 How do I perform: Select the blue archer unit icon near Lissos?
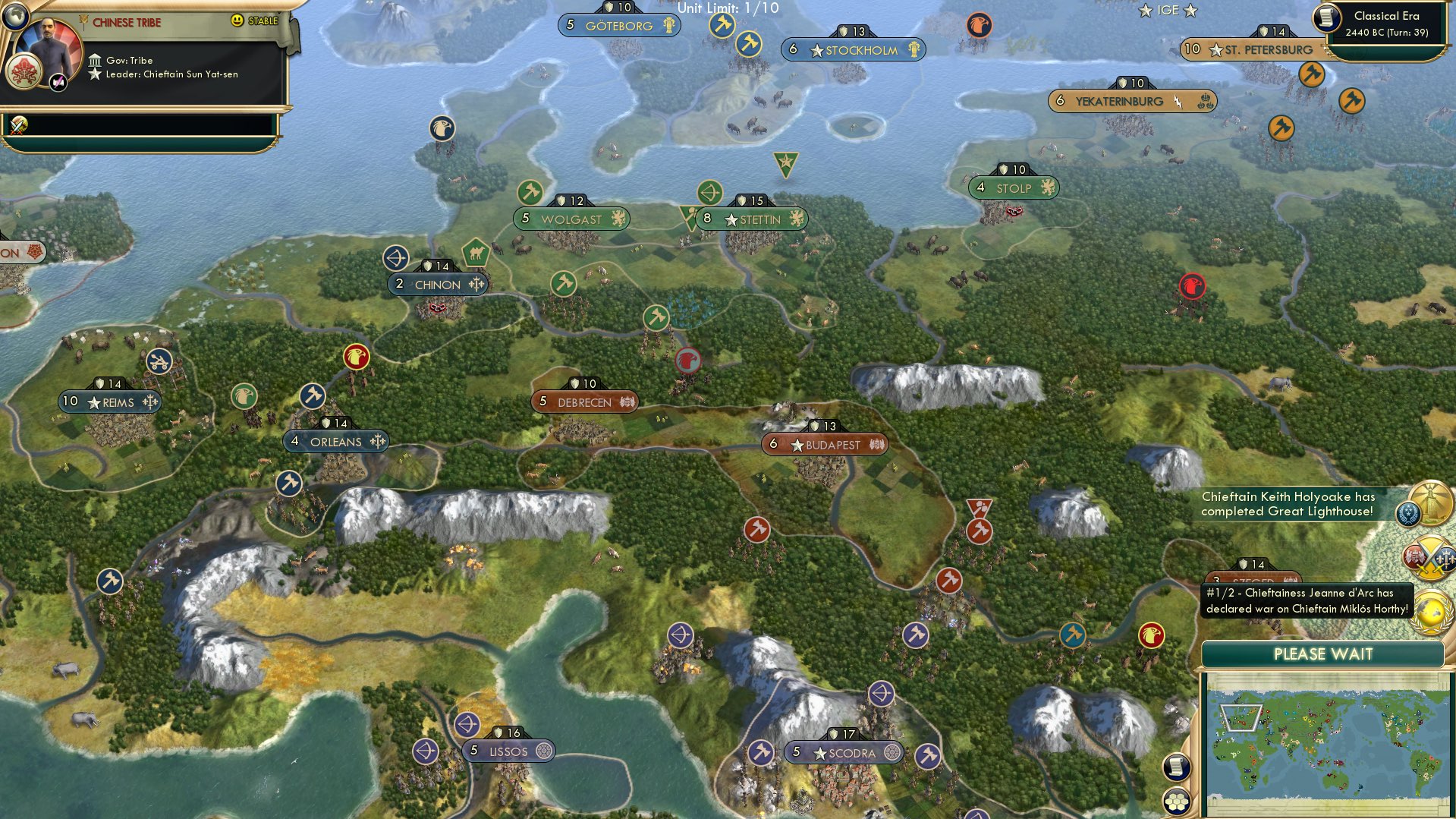tap(468, 725)
